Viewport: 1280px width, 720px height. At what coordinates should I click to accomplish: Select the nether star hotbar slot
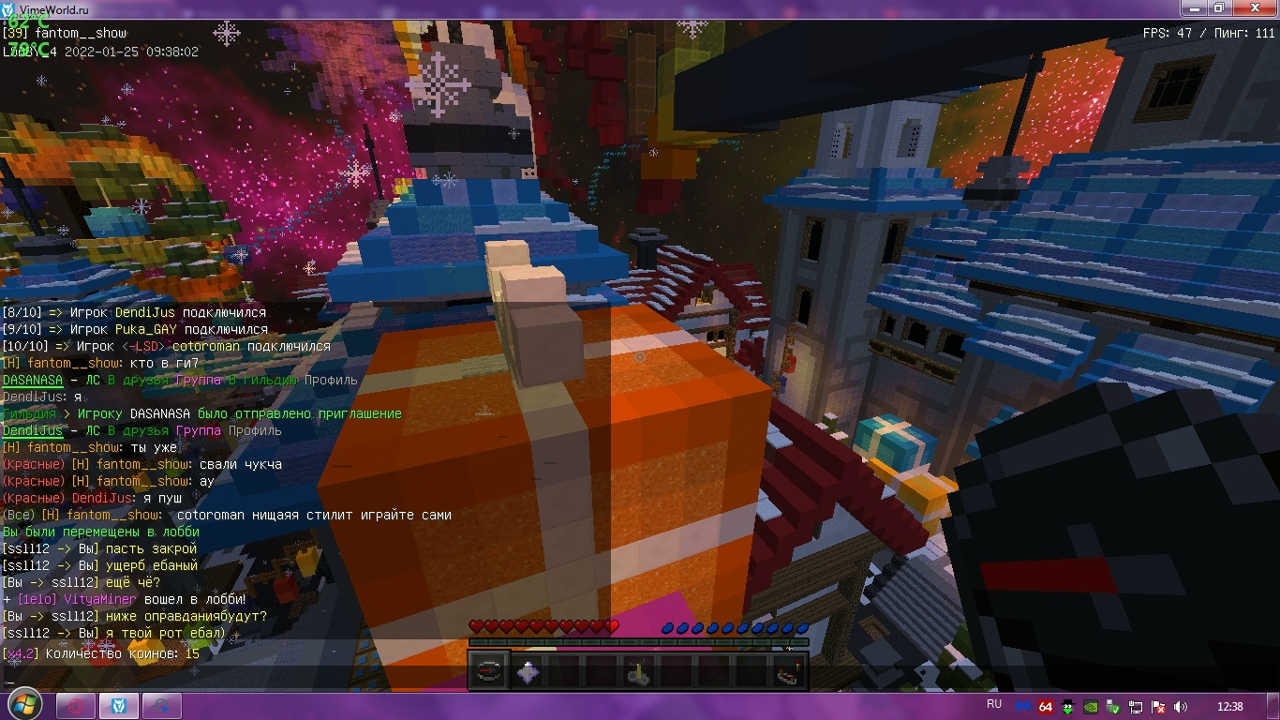pos(527,672)
